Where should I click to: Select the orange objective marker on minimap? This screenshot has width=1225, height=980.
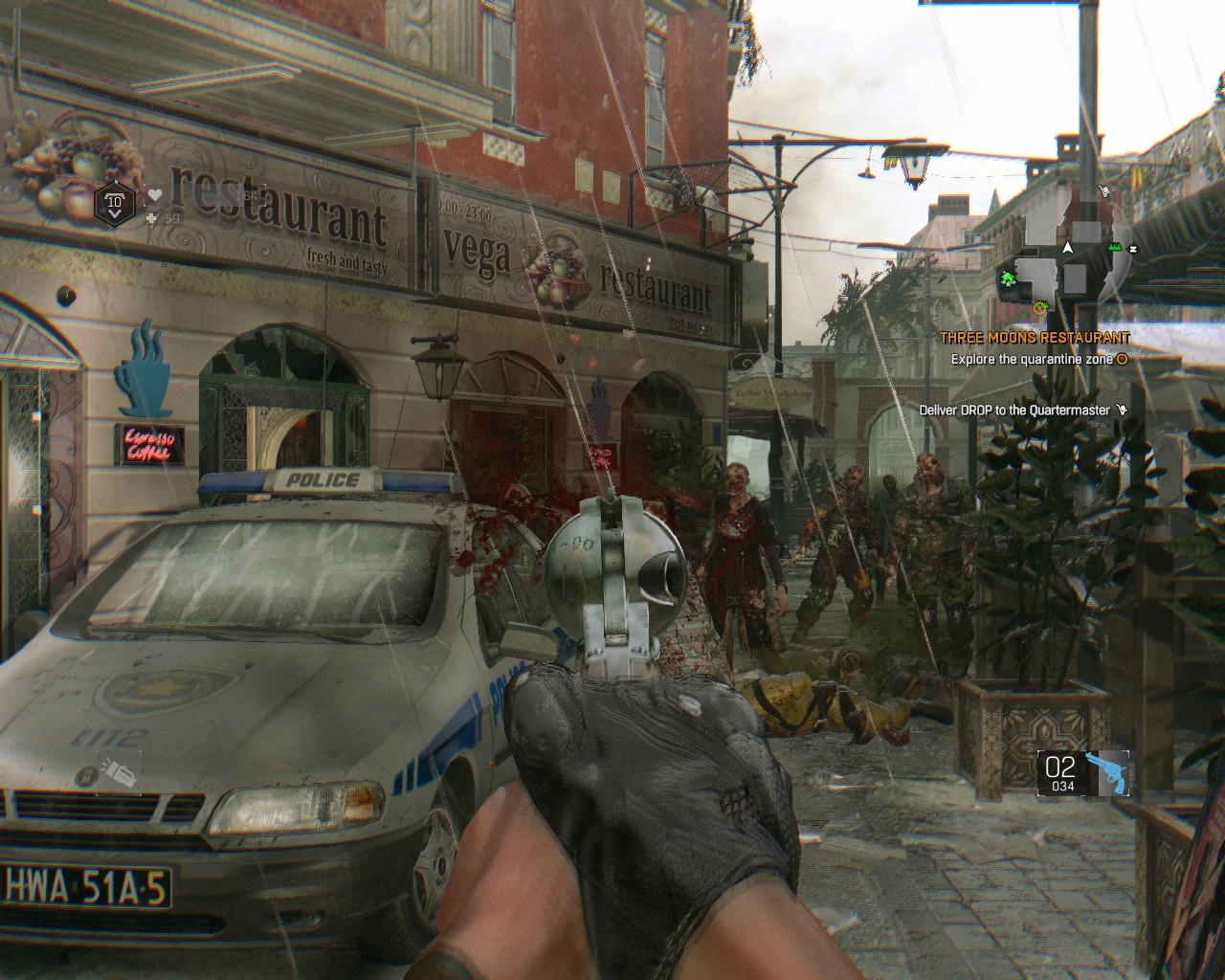click(1040, 307)
